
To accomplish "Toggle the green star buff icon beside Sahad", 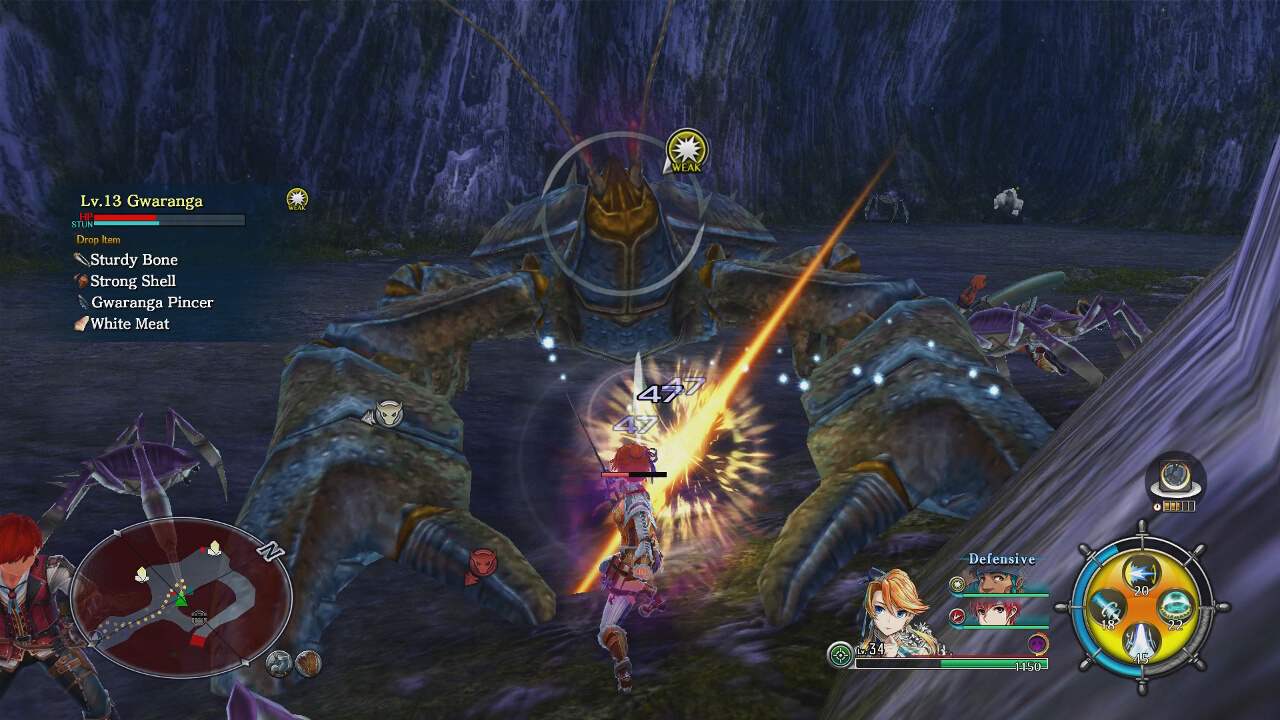I will tap(956, 583).
